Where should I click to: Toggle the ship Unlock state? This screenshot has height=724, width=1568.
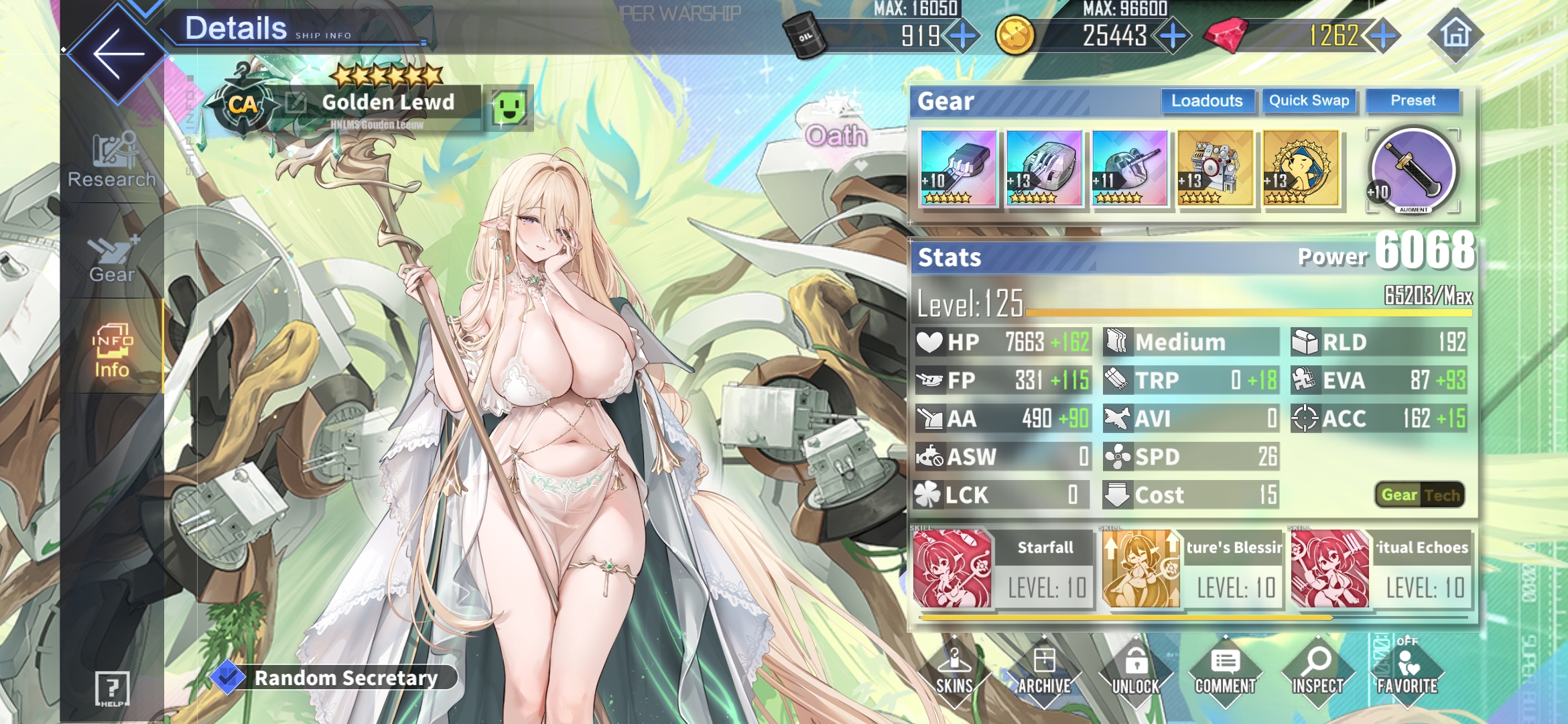point(1135,672)
